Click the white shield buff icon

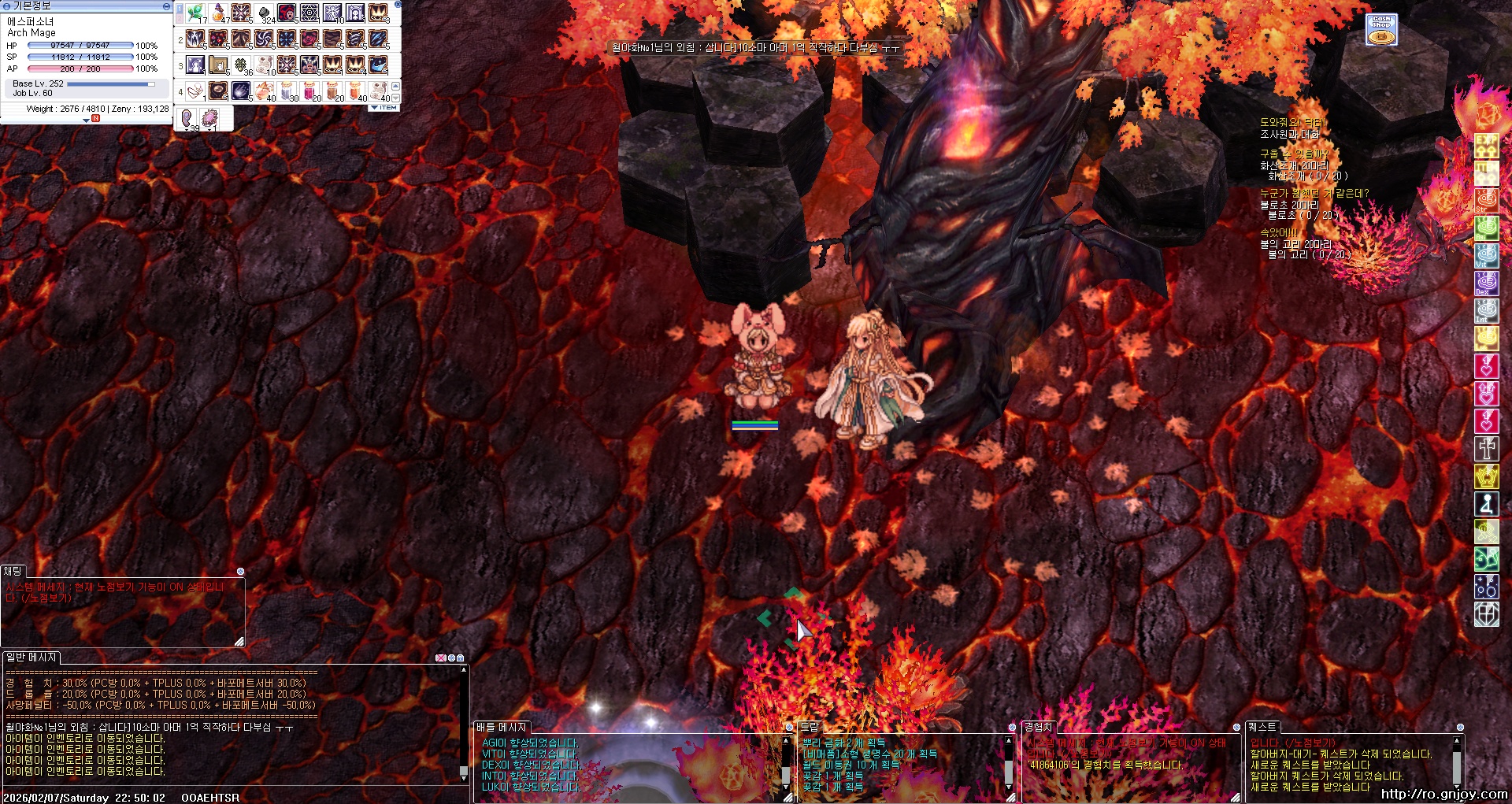[1486, 614]
